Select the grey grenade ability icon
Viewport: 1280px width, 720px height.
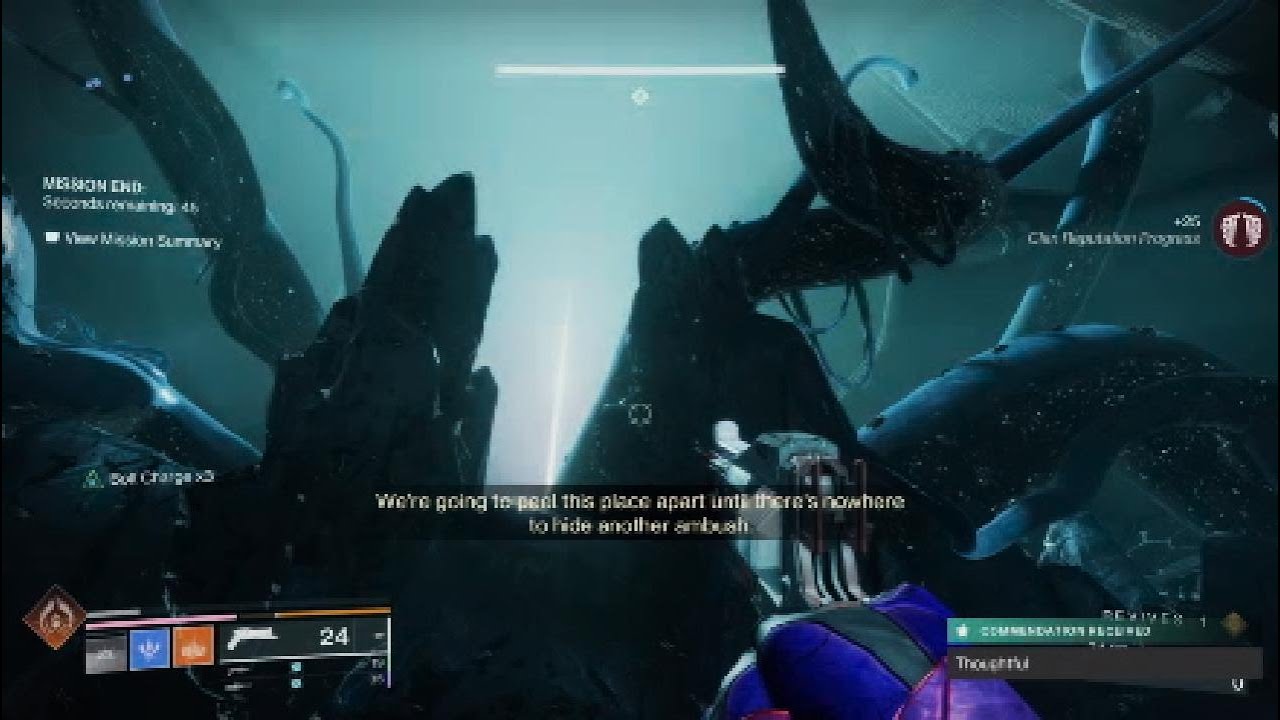pos(106,650)
